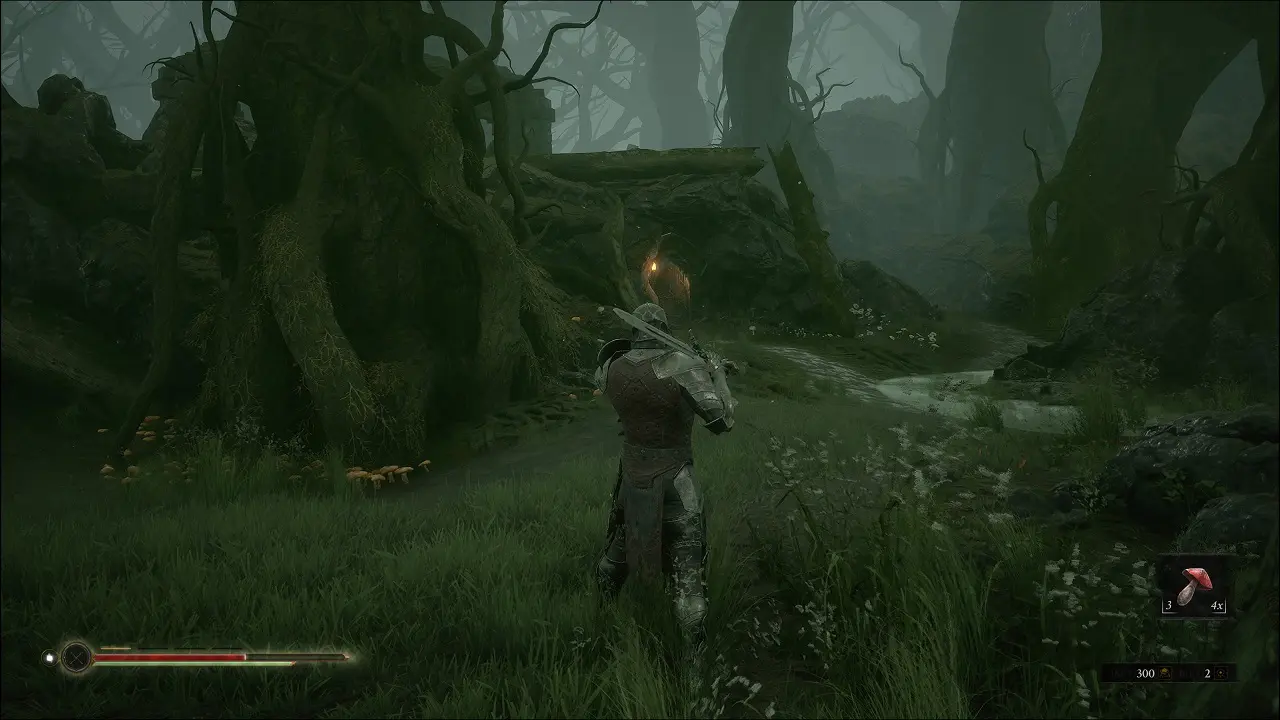Select the red mushroom consumable slot
This screenshot has width=1280, height=720.
pyautogui.click(x=1195, y=587)
